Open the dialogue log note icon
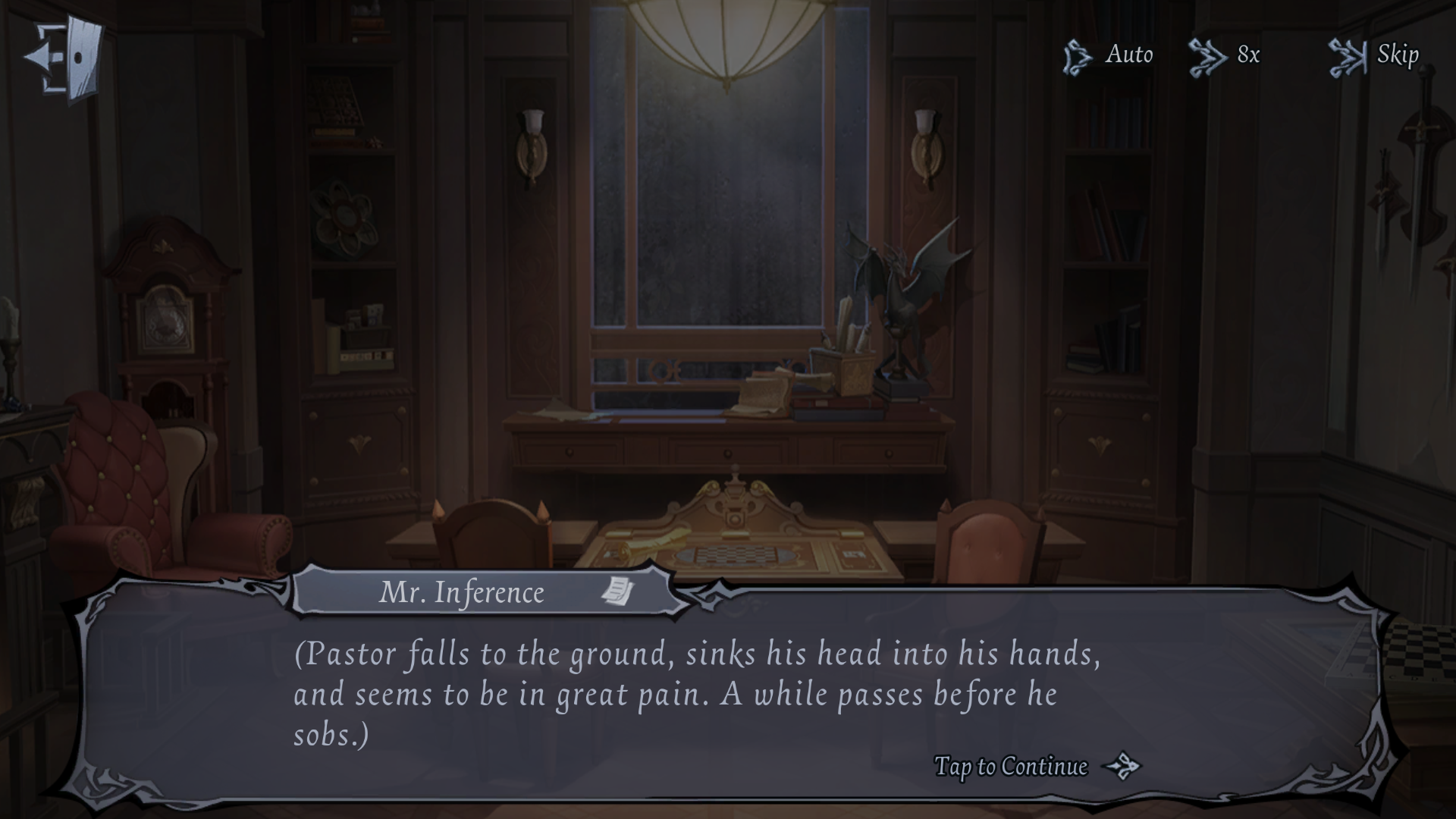This screenshot has width=1456, height=819. pyautogui.click(x=618, y=591)
